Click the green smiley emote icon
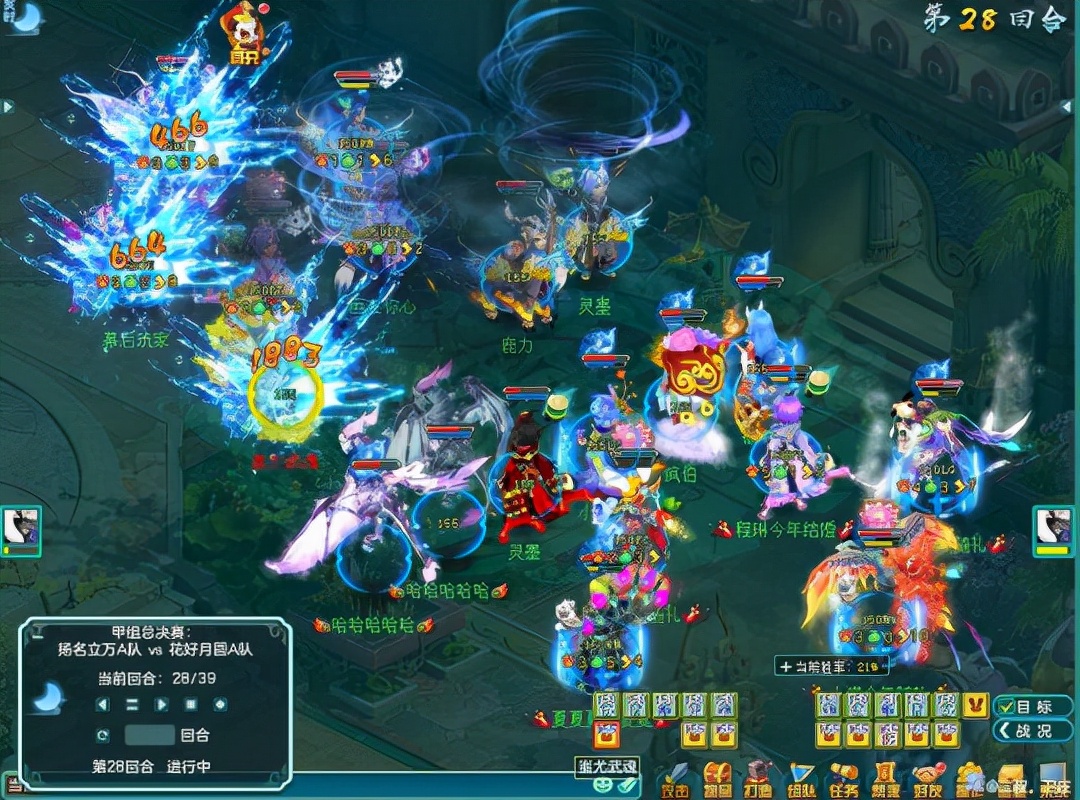1080x800 pixels. (603, 785)
